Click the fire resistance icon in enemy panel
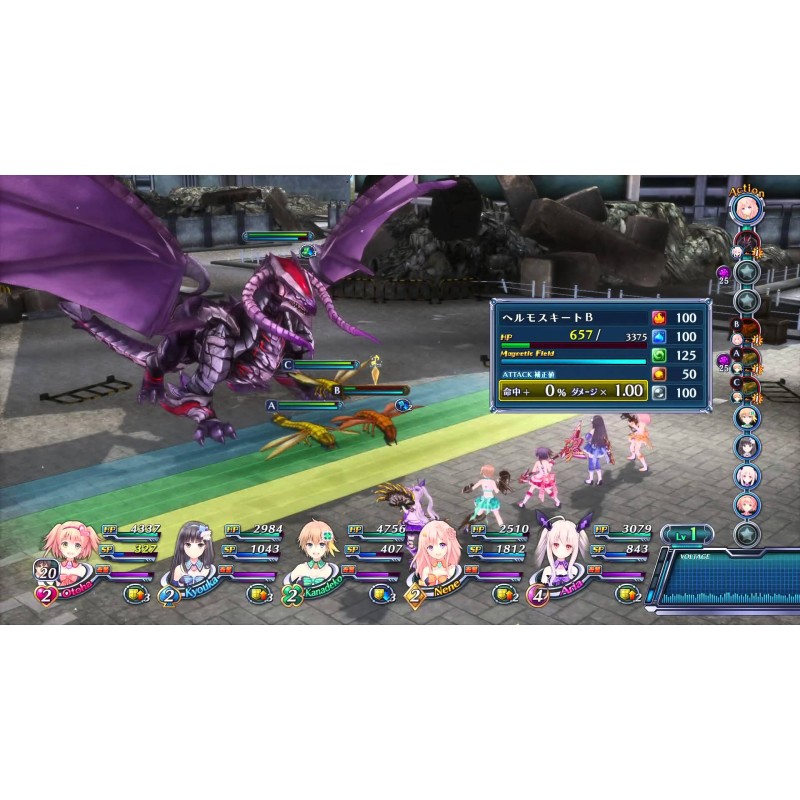Image resolution: width=800 pixels, height=800 pixels. pos(659,317)
